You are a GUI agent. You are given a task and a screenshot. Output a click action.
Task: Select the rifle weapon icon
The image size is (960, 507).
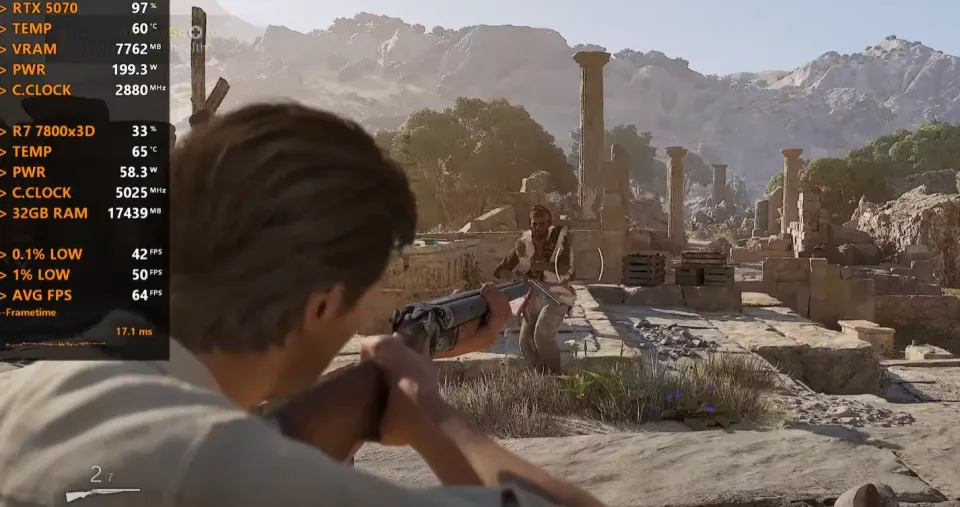101,493
